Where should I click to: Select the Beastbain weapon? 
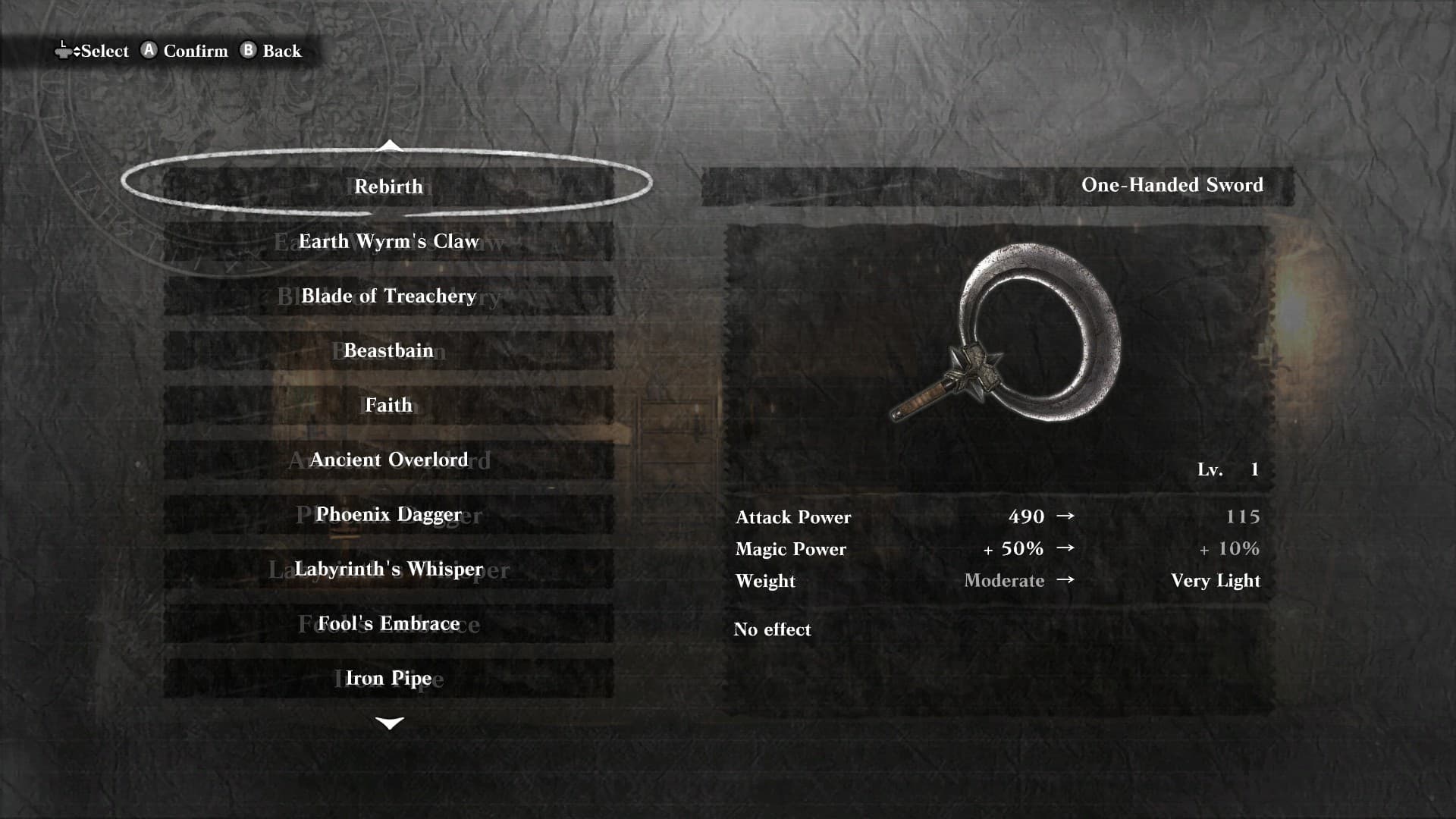click(x=388, y=350)
